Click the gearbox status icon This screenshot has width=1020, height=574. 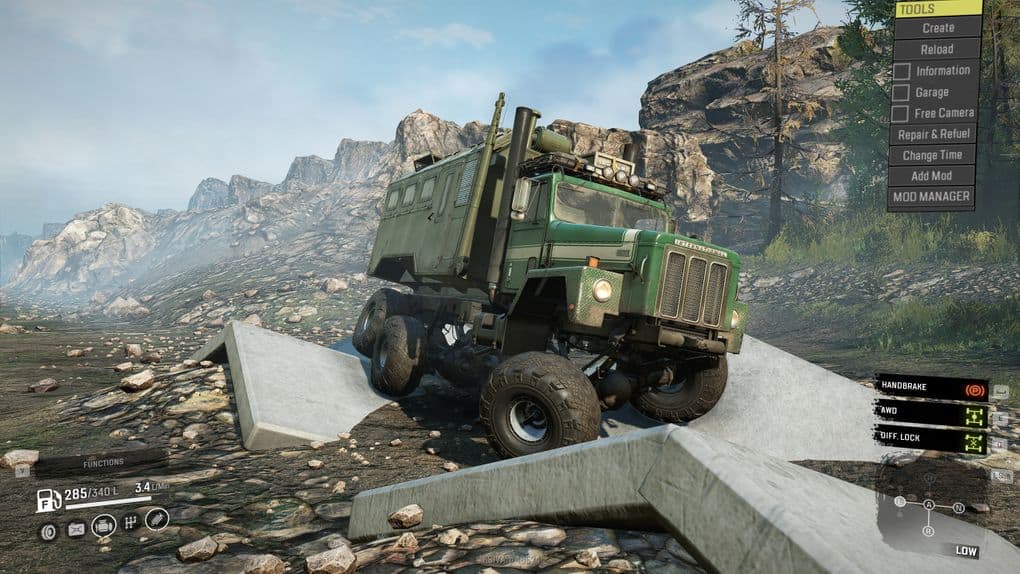[130, 523]
